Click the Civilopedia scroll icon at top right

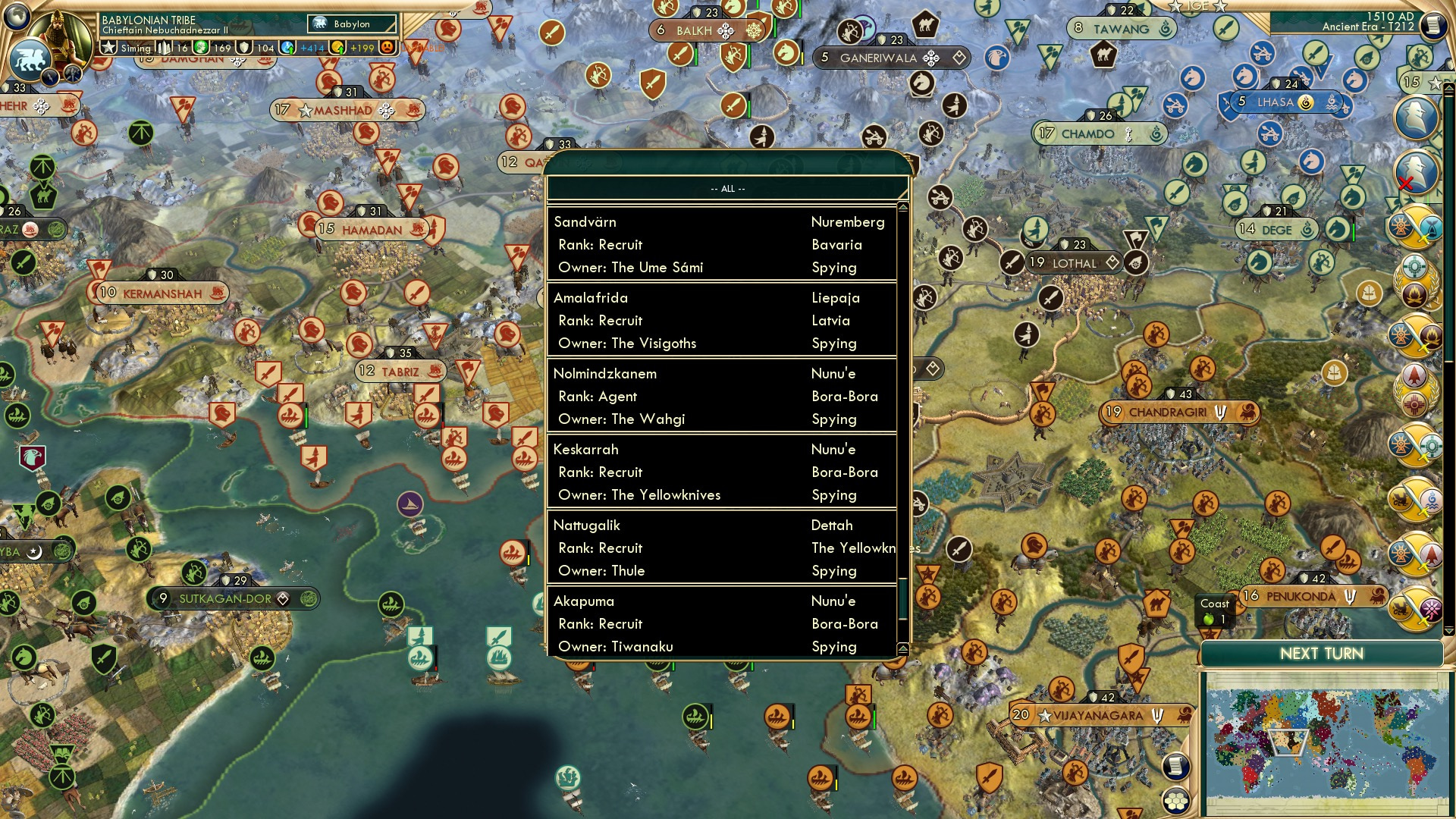coord(1433,26)
